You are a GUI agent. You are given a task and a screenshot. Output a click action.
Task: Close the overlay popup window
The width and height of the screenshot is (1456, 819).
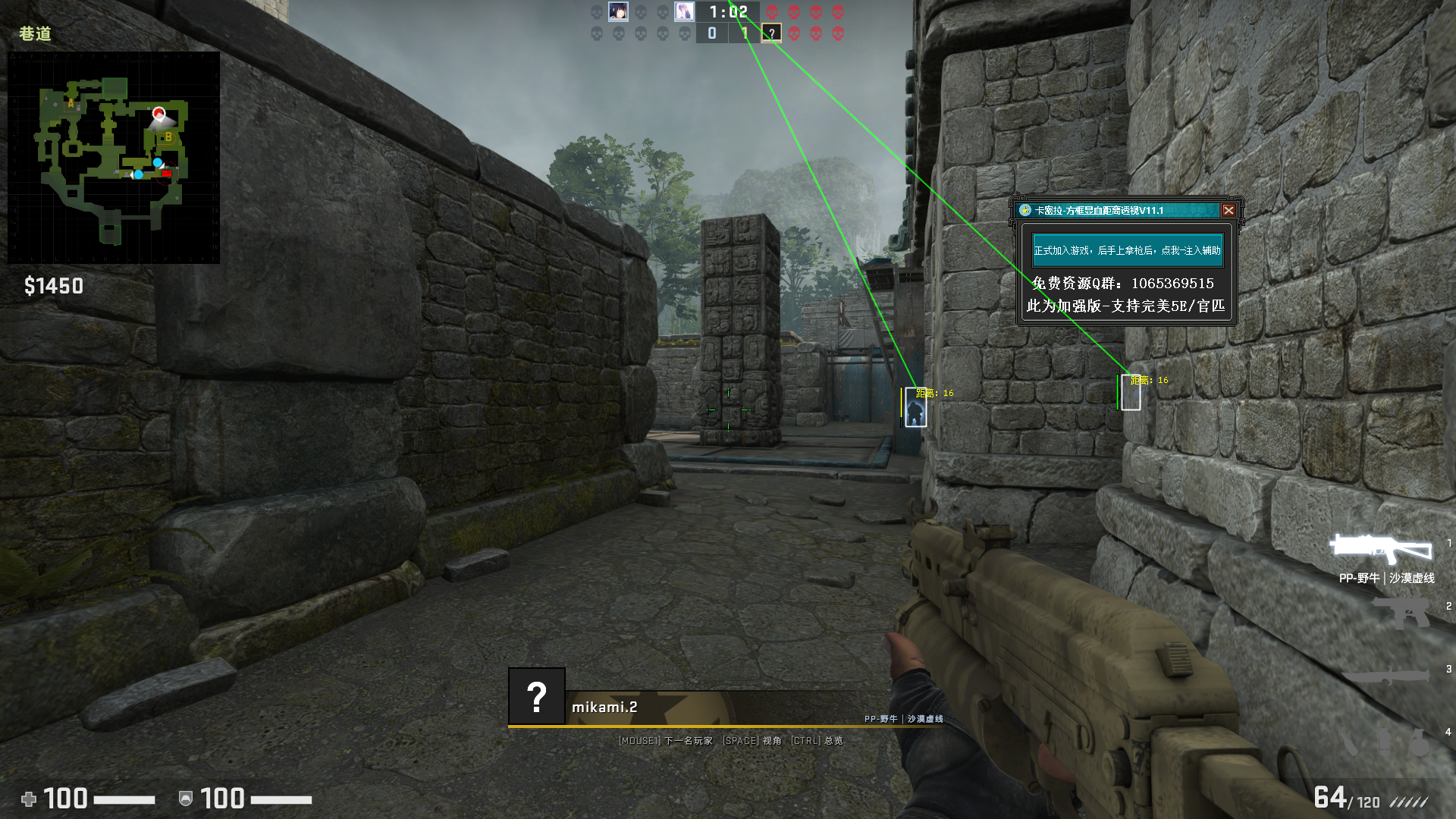(x=1228, y=211)
